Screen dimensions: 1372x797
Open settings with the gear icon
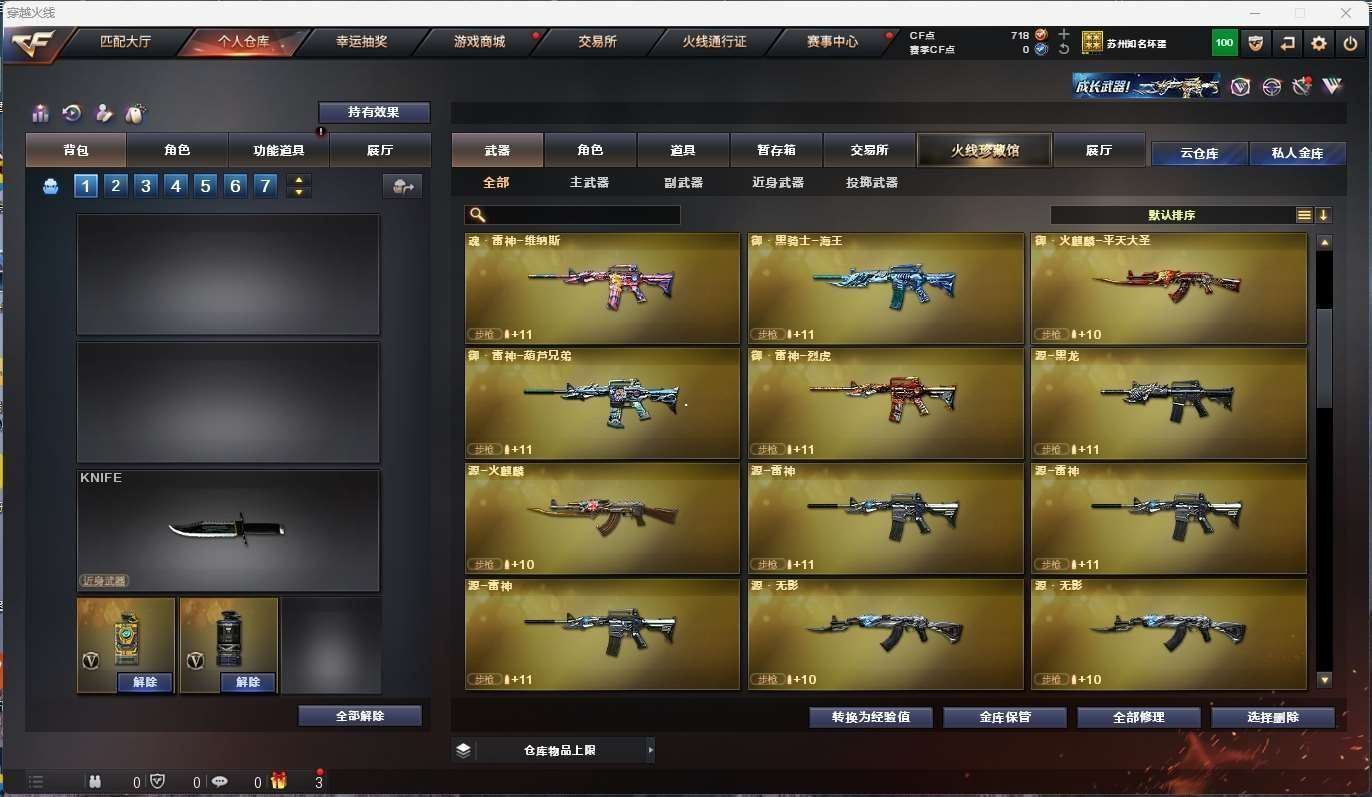1319,43
